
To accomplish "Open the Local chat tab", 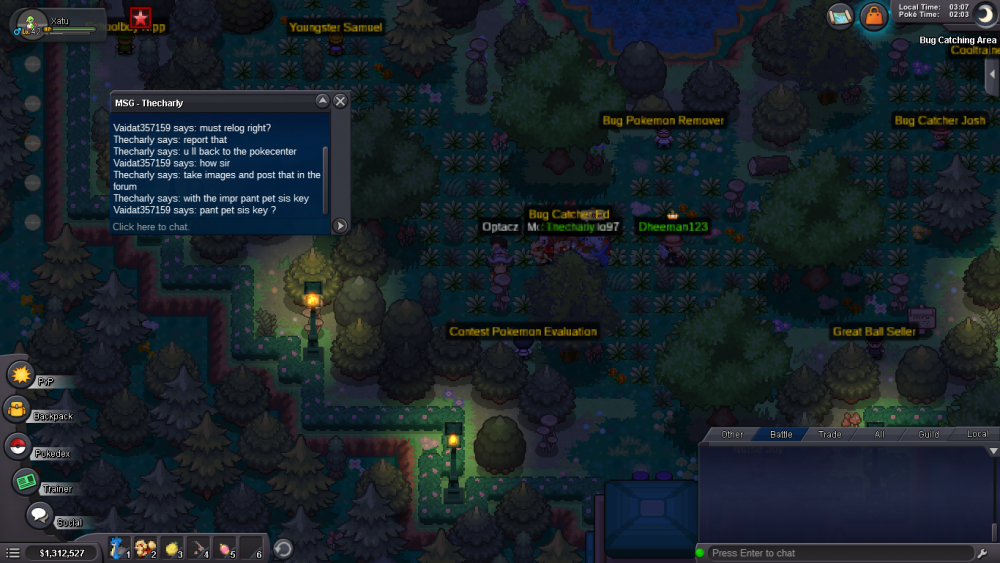I will [977, 434].
